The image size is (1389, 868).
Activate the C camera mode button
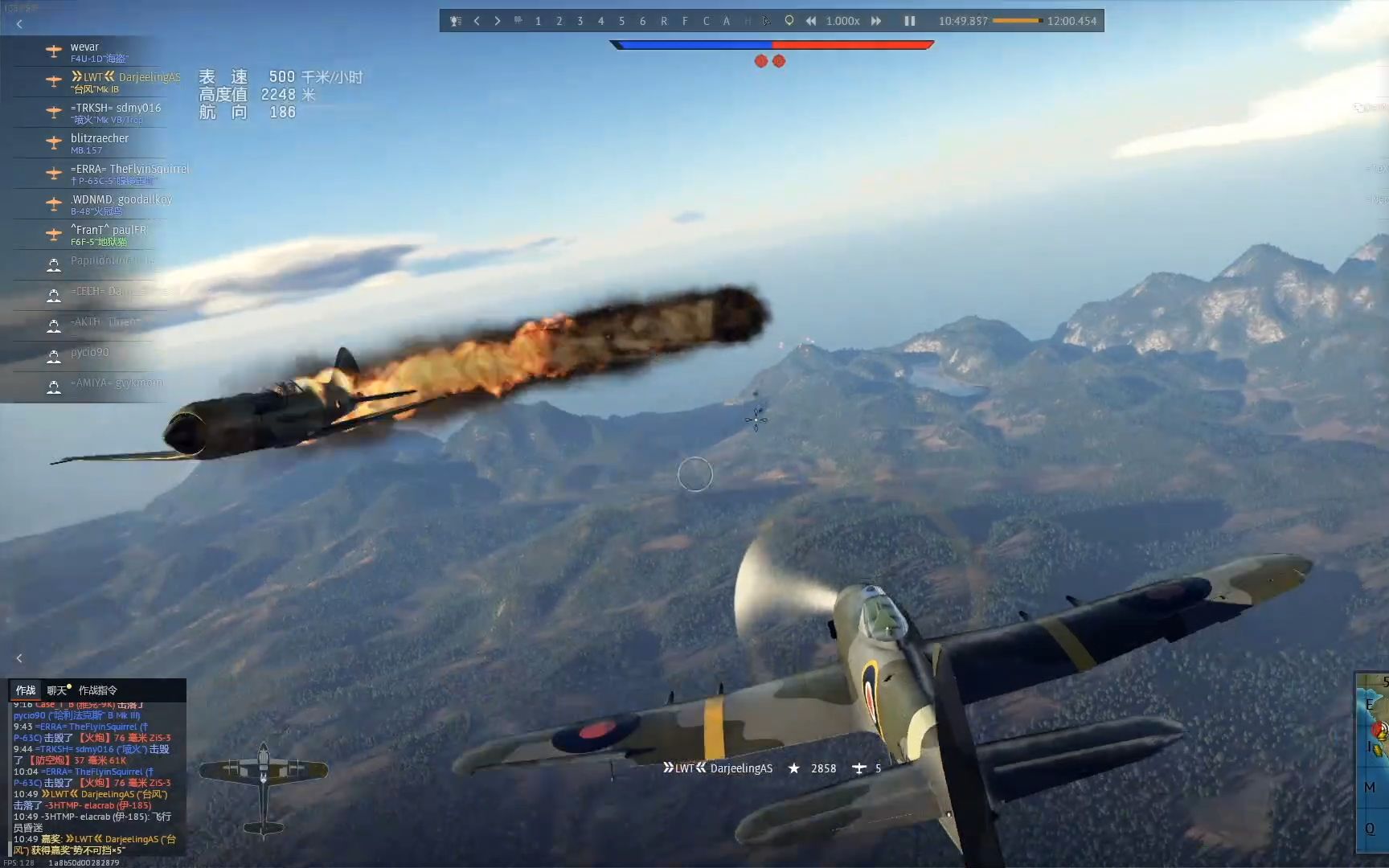pyautogui.click(x=706, y=21)
